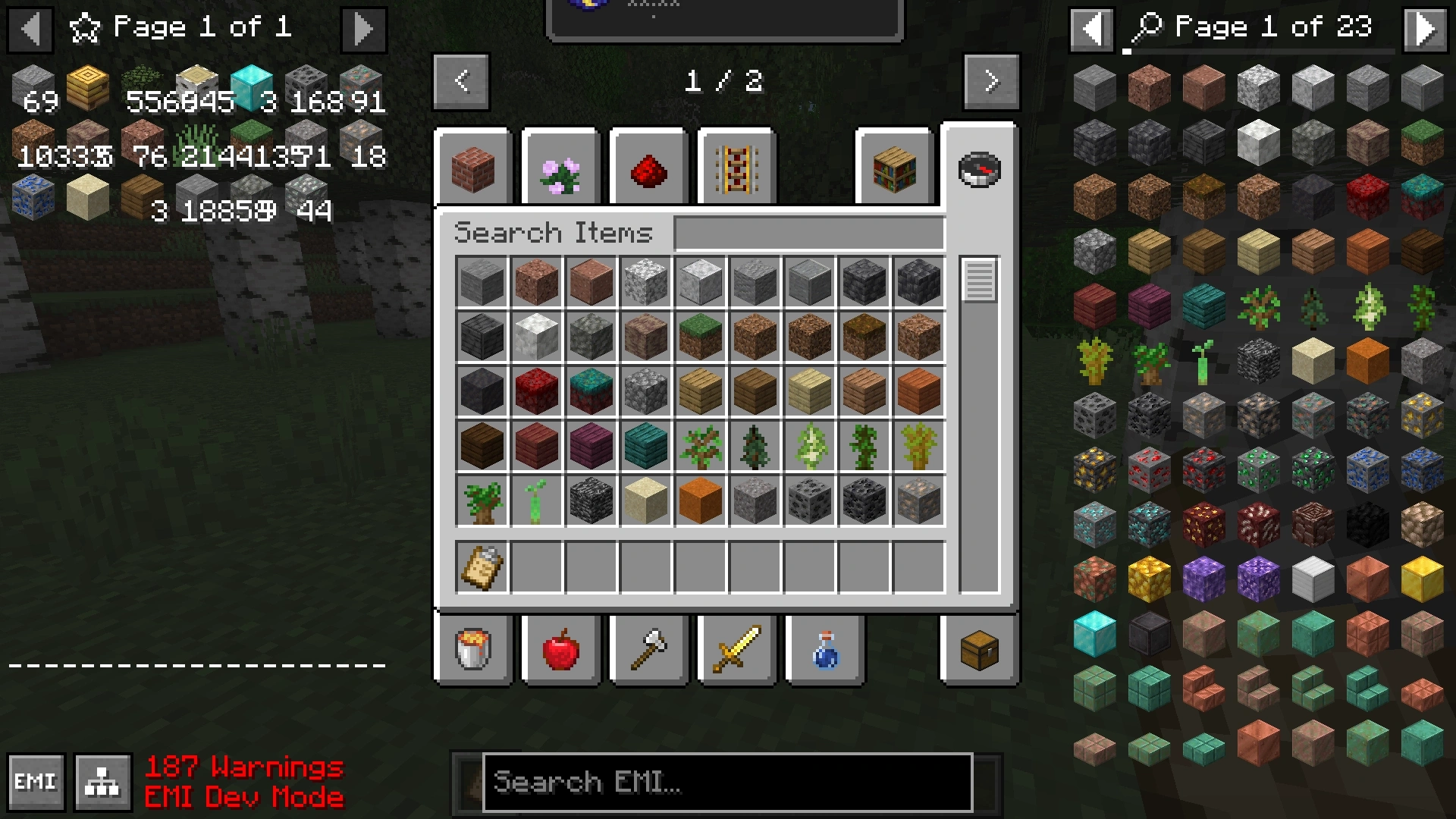The height and width of the screenshot is (819, 1456).
Task: Focus the Search EMI box
Action: 726,782
